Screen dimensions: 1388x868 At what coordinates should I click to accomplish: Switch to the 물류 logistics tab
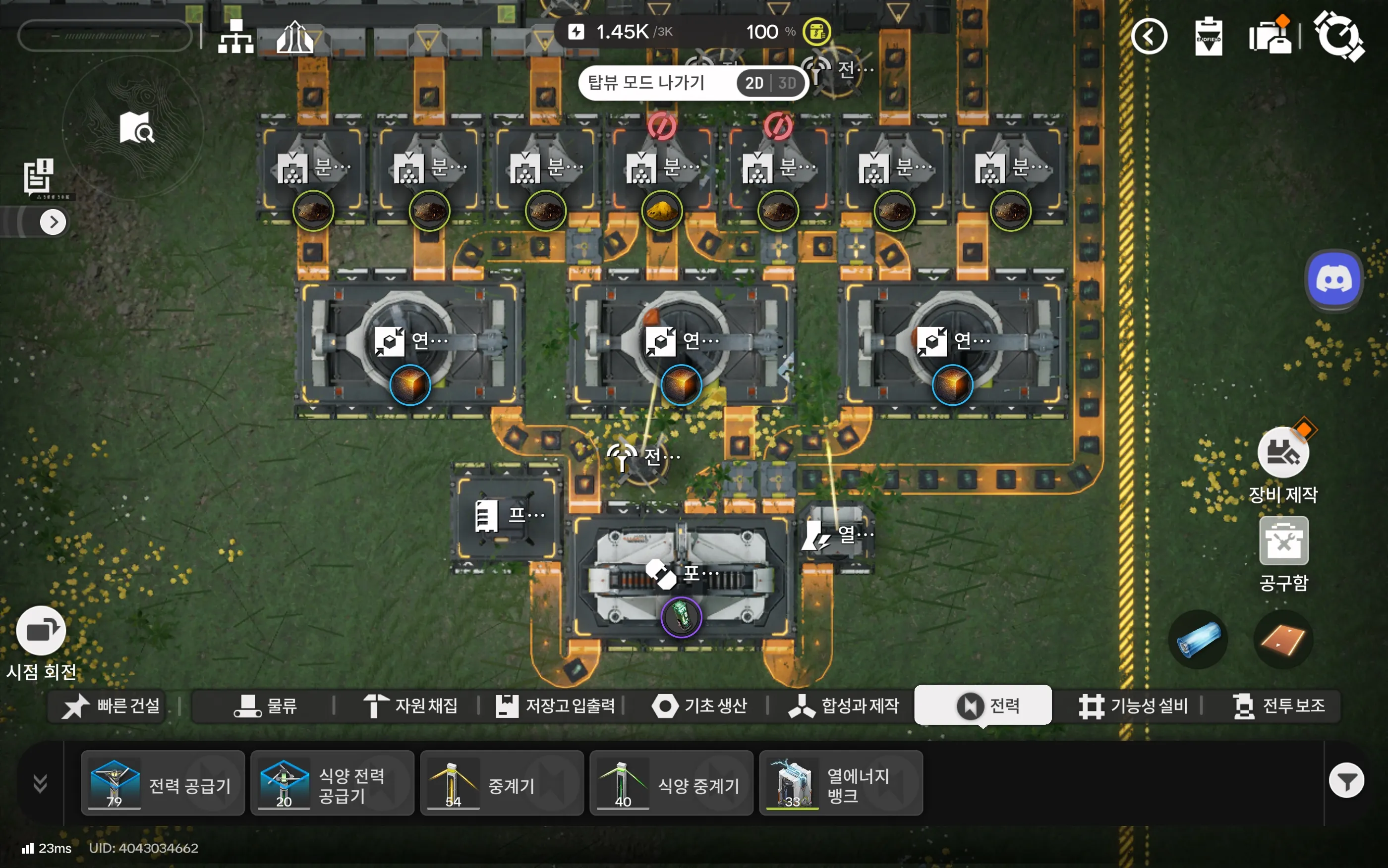(265, 705)
